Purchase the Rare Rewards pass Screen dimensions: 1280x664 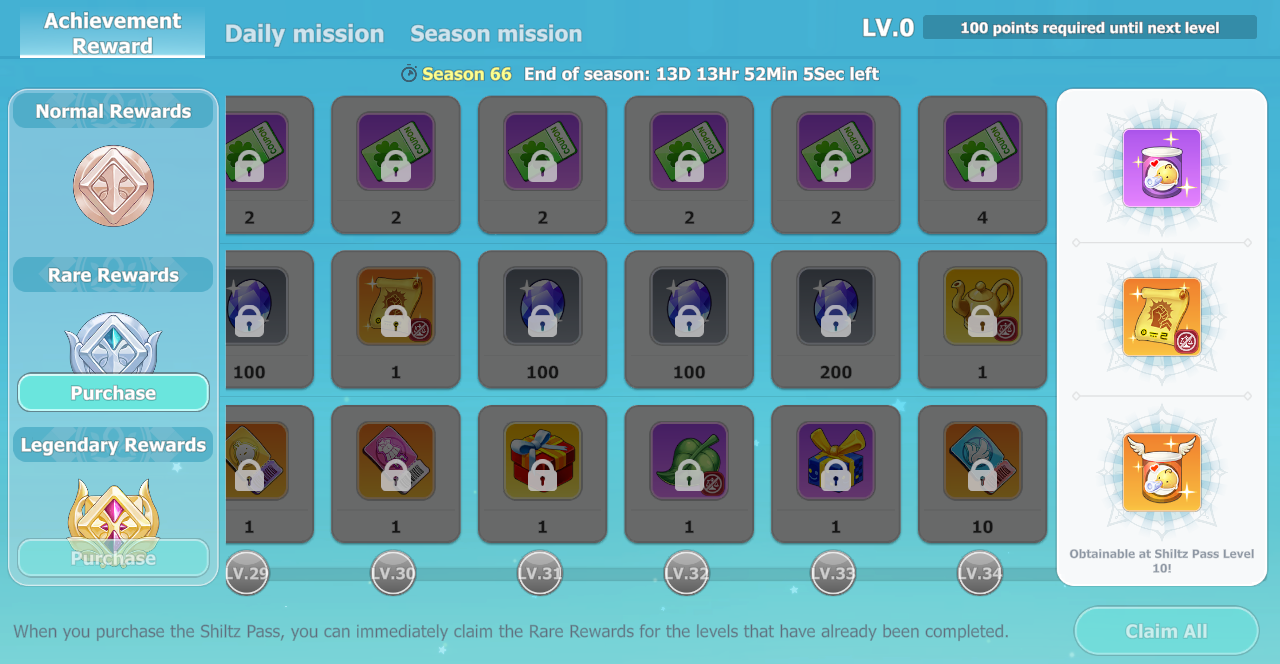[113, 393]
